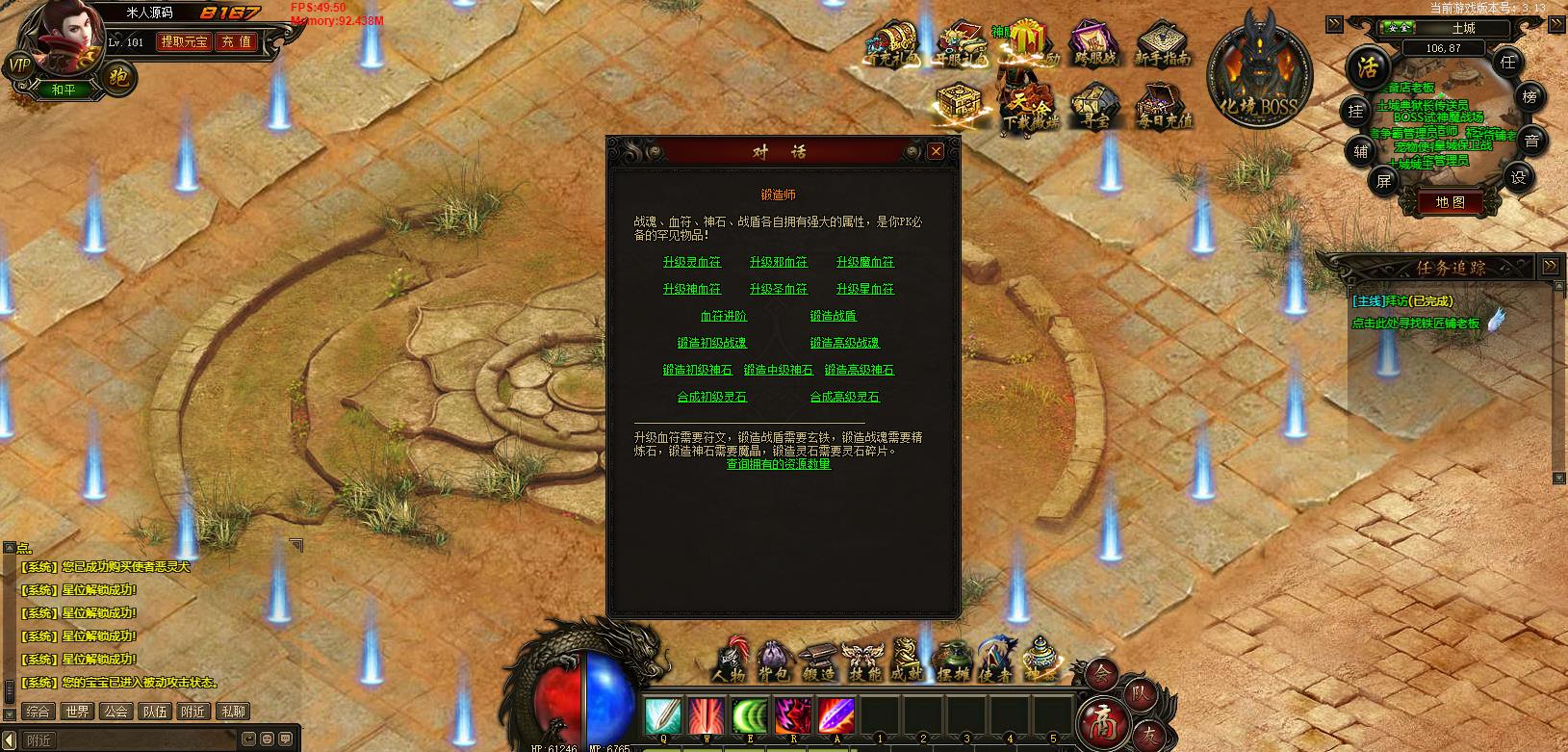Open the 技能 skills icon

(x=861, y=660)
